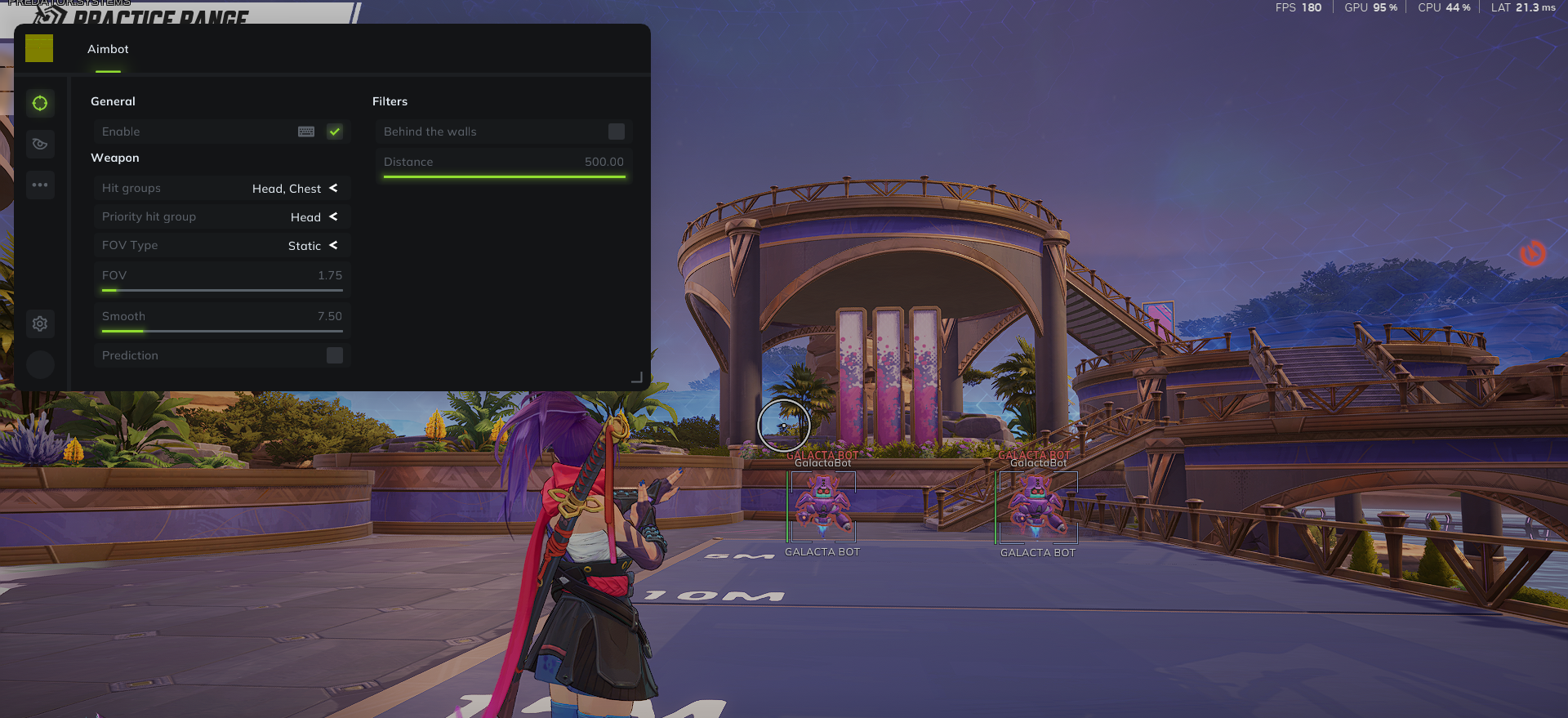The width and height of the screenshot is (1568, 718).
Task: Click the yellow logo square in the header
Action: [x=39, y=48]
